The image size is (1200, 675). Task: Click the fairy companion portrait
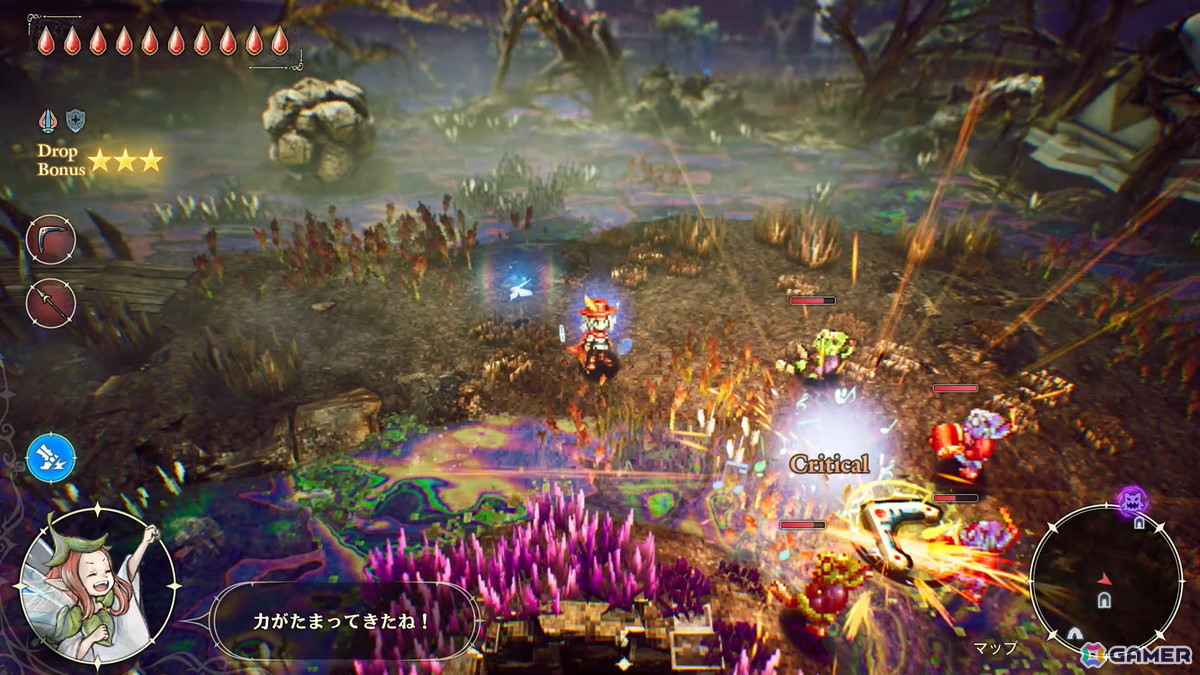tap(97, 587)
